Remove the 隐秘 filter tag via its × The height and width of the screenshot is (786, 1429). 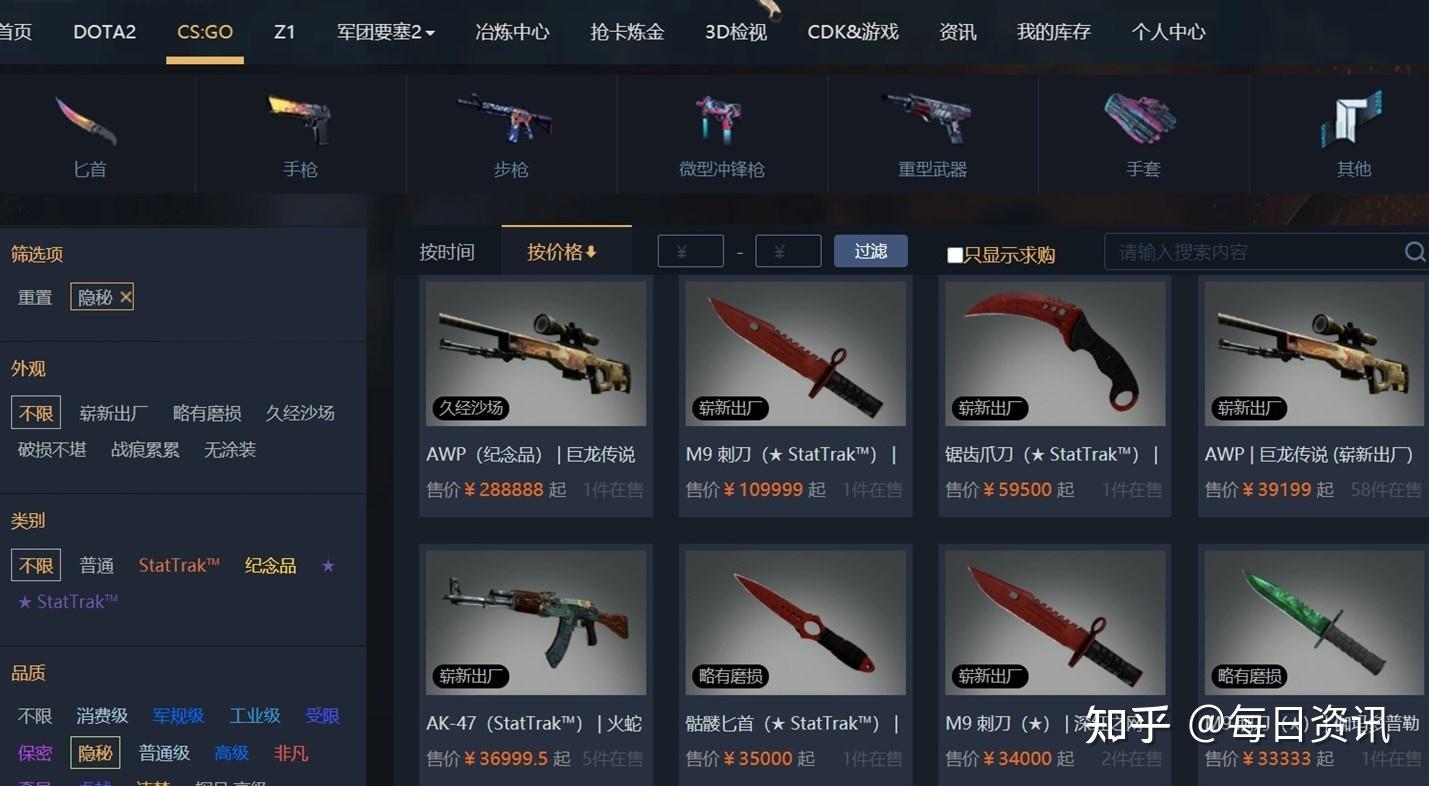(x=125, y=296)
